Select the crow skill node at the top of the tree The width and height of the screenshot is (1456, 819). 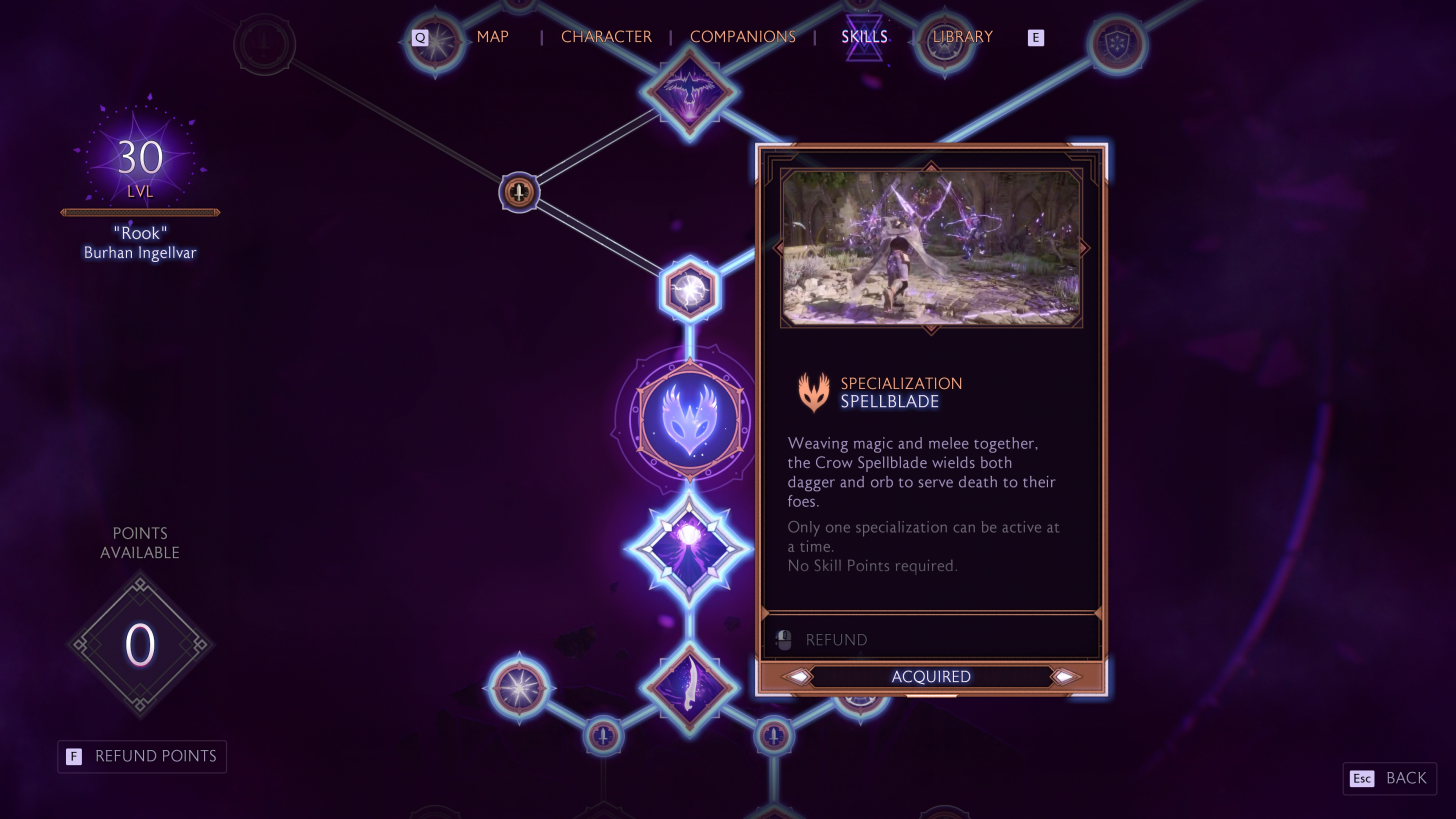688,92
